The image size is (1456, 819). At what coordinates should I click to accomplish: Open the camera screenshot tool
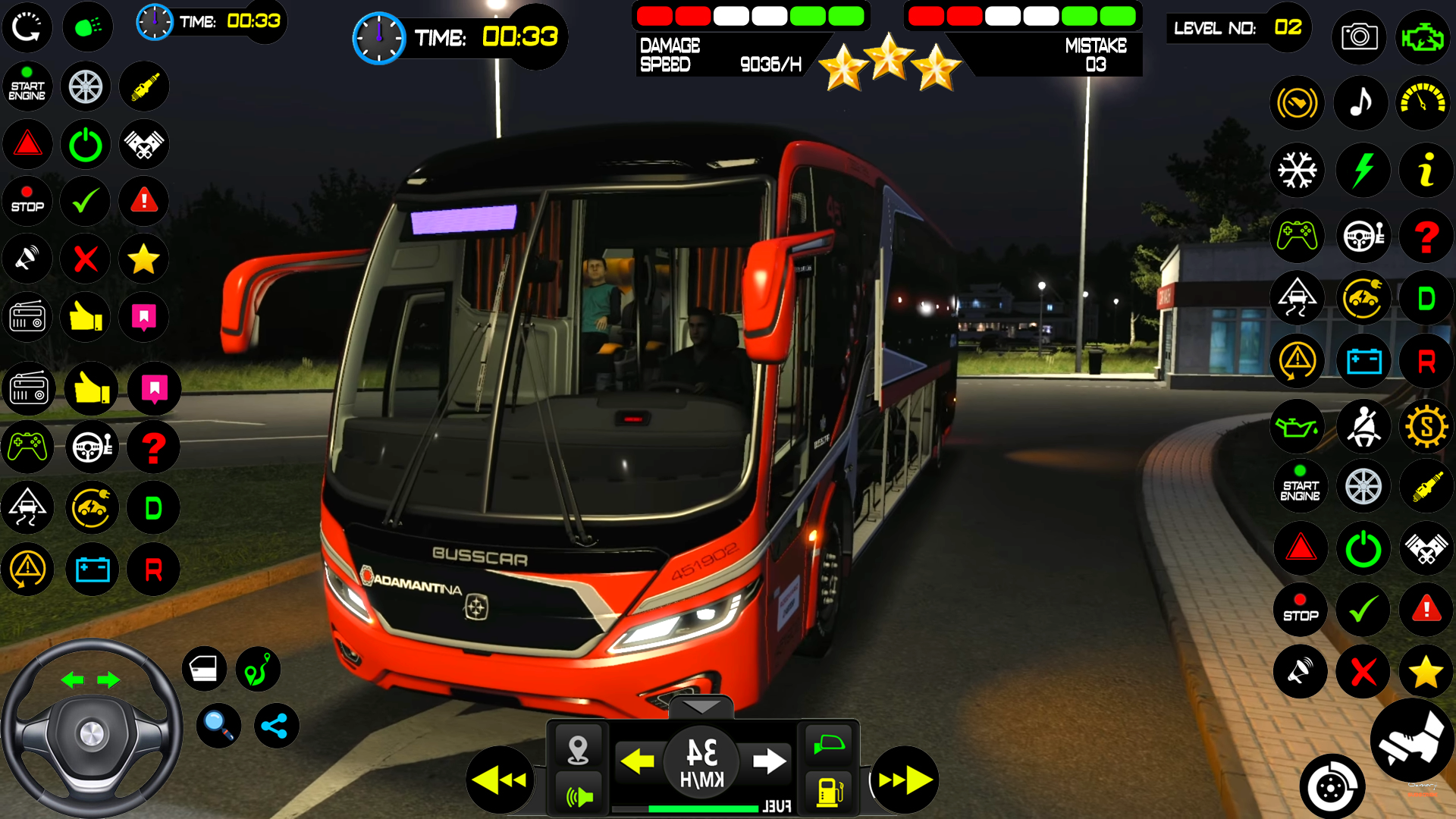[x=1359, y=37]
